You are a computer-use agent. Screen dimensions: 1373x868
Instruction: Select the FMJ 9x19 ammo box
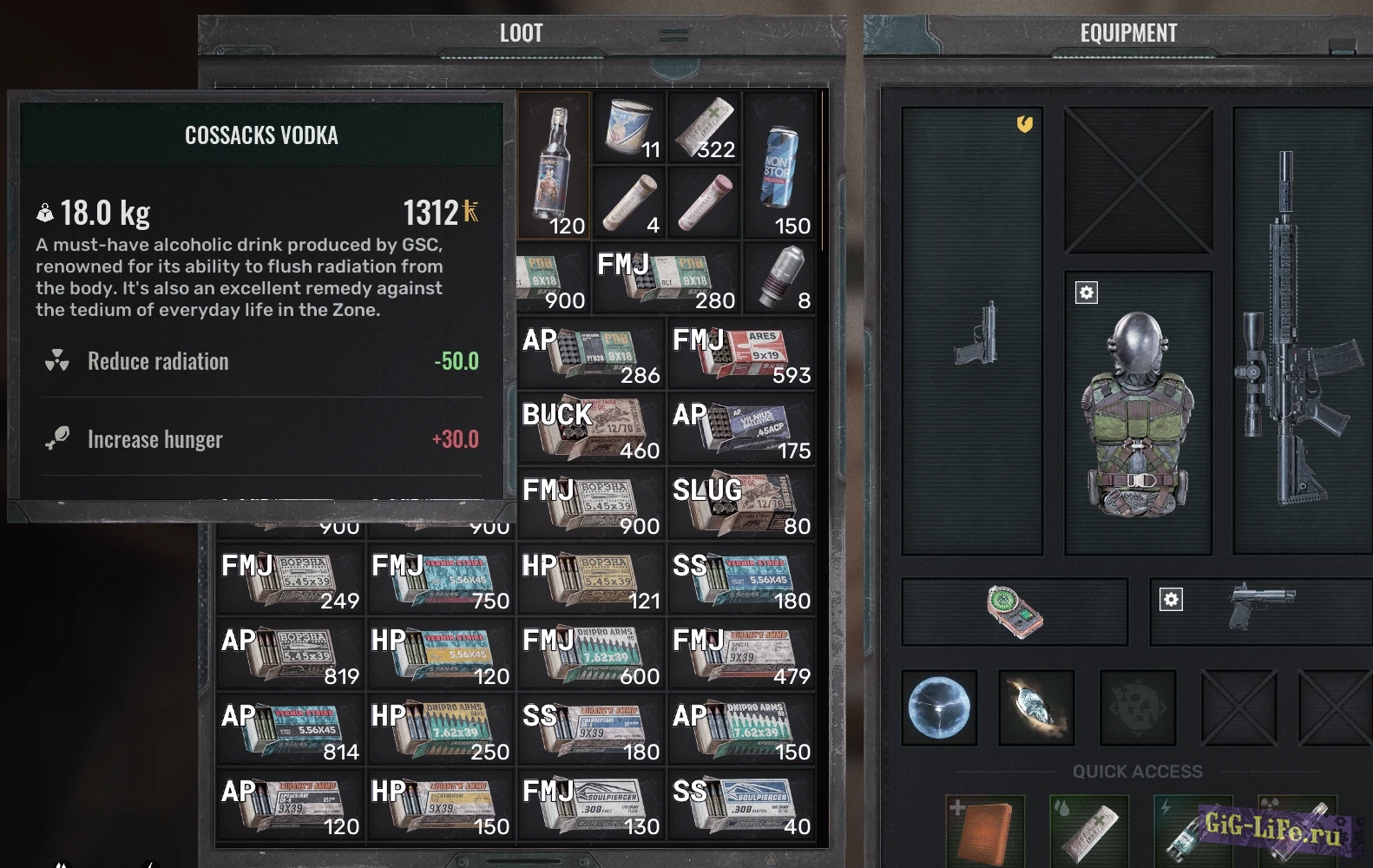pos(741,353)
